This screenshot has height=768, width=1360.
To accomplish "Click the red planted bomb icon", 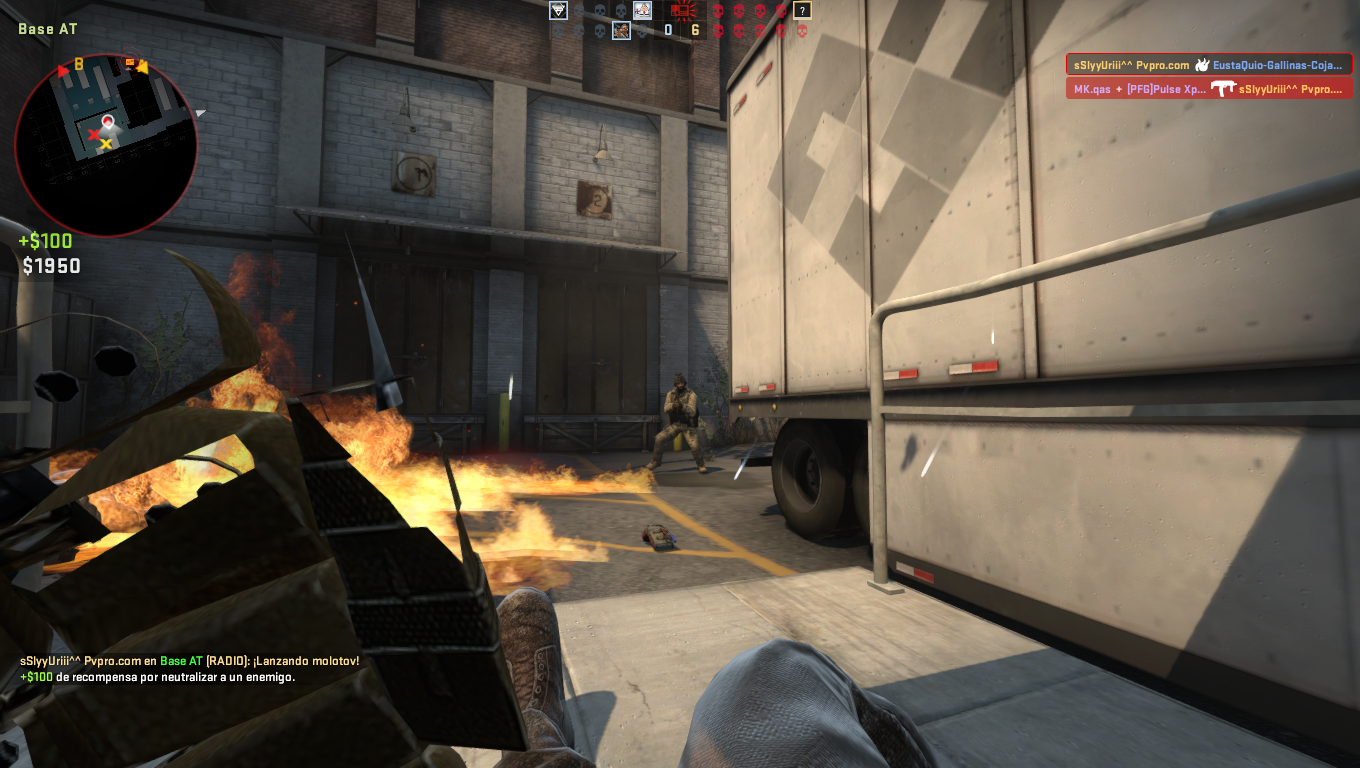I will click(x=684, y=11).
